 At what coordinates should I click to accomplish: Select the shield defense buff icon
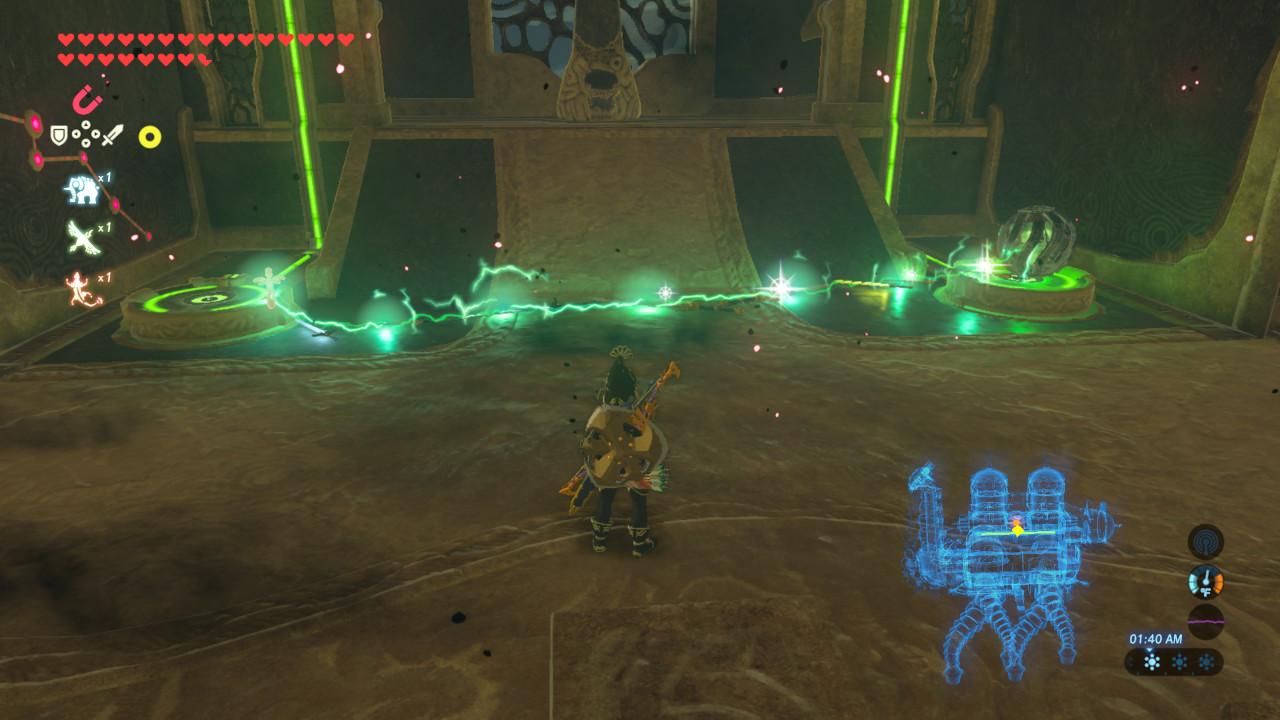[x=59, y=134]
